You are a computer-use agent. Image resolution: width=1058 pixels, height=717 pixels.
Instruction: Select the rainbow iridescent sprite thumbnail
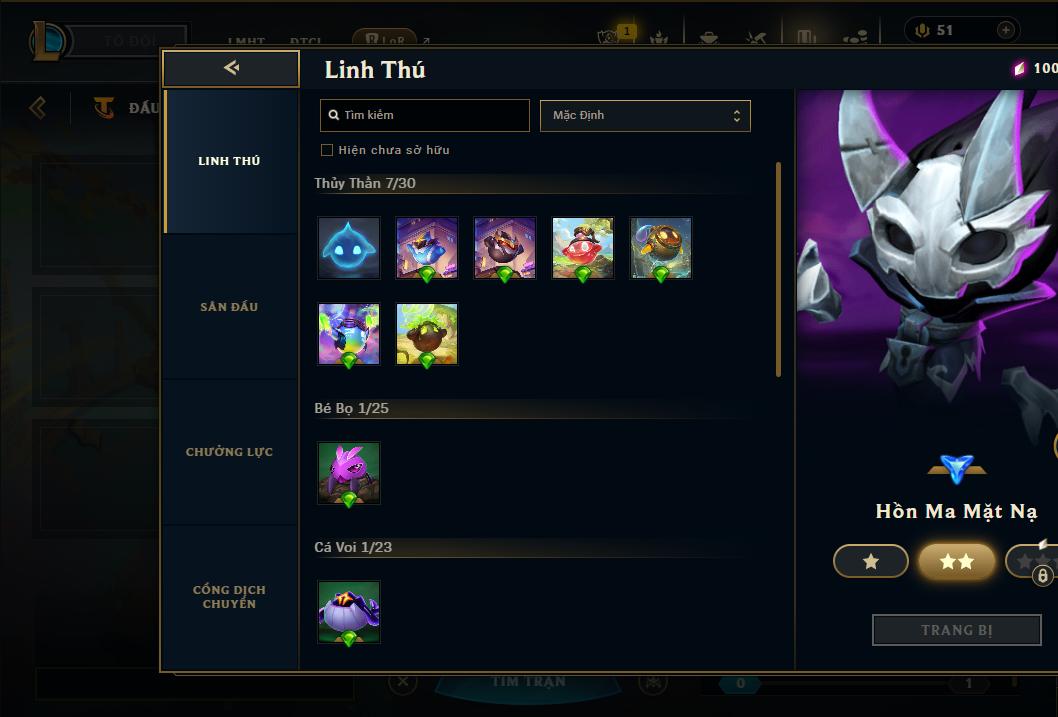(x=349, y=334)
